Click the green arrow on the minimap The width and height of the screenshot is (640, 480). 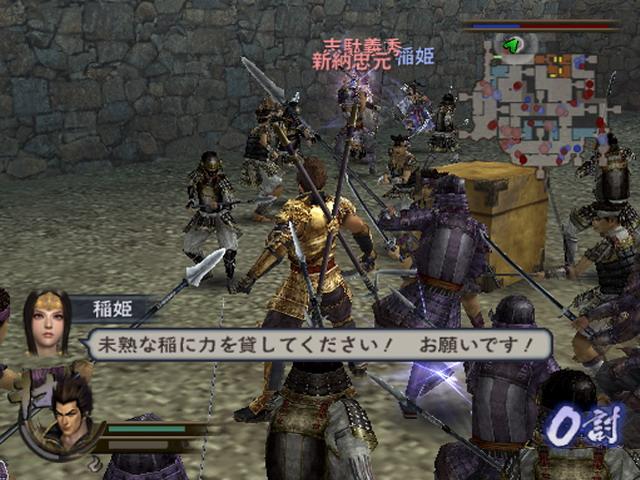pos(513,45)
